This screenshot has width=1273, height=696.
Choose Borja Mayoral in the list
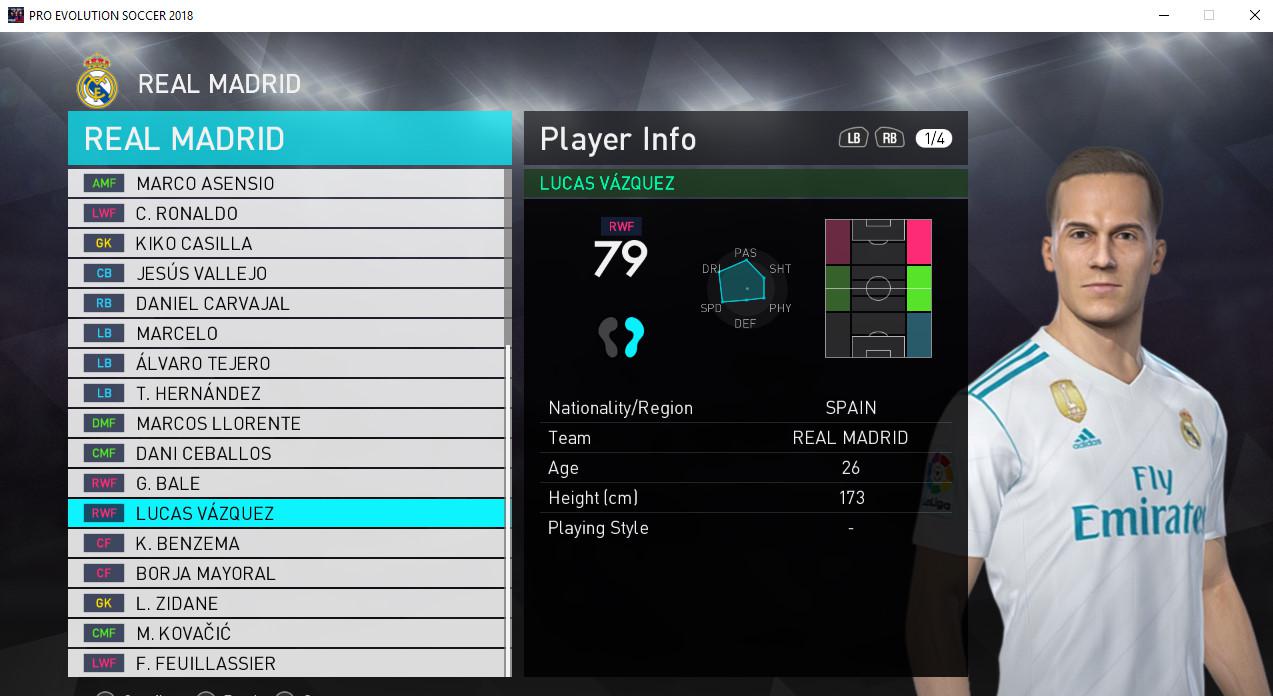coord(286,573)
